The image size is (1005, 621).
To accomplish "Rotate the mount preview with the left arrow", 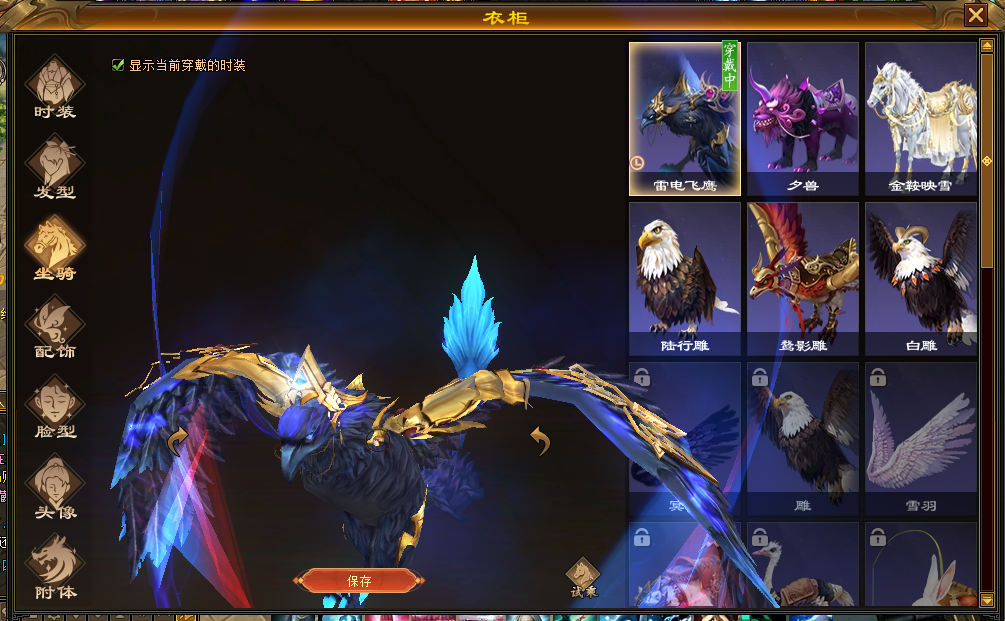I will [179, 440].
